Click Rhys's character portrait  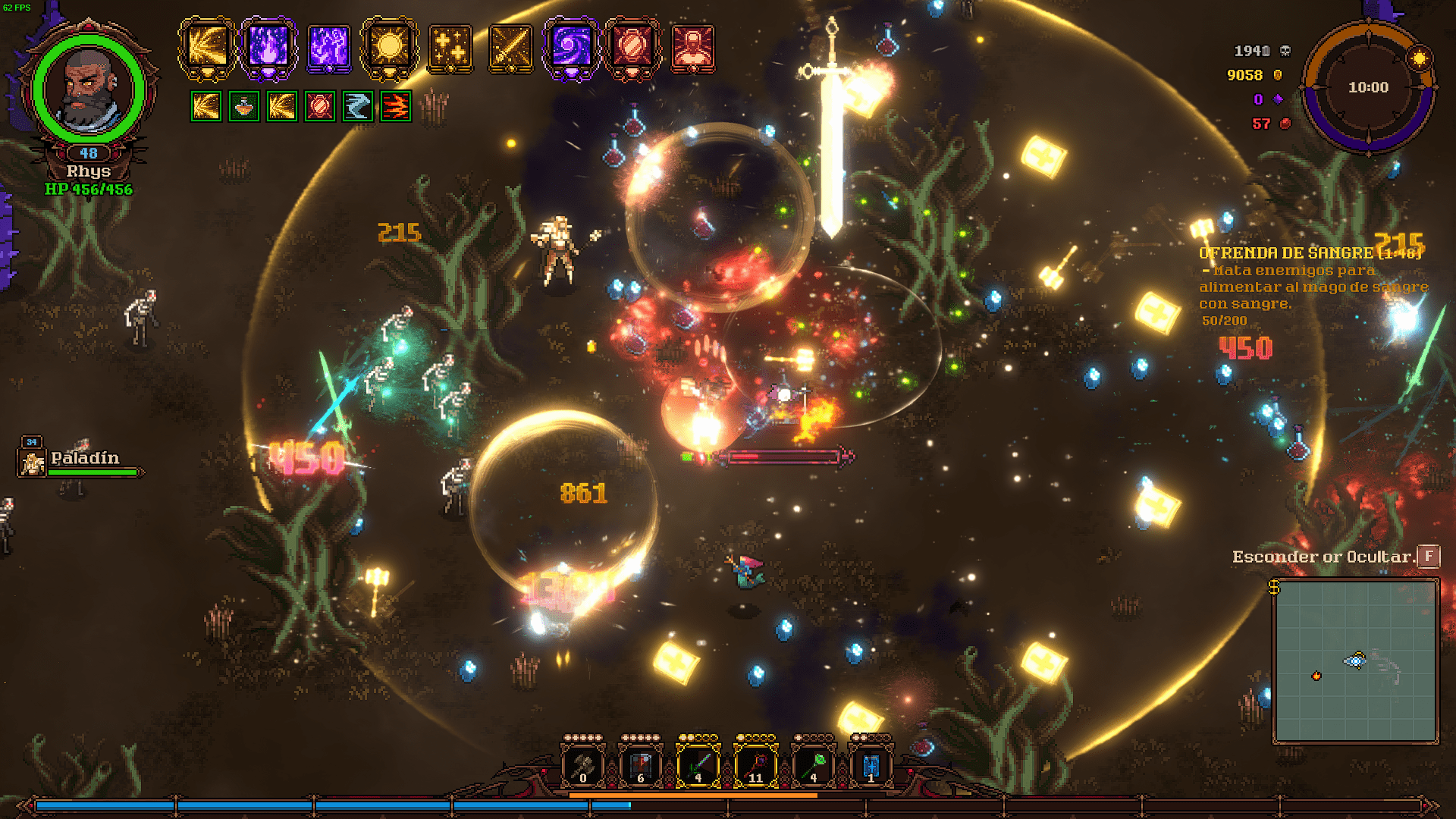[x=89, y=89]
